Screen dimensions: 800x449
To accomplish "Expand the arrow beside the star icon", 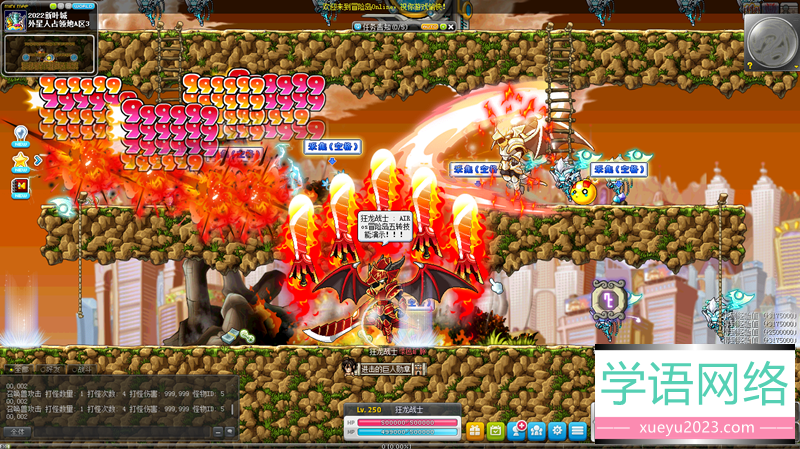I will pos(37,159).
